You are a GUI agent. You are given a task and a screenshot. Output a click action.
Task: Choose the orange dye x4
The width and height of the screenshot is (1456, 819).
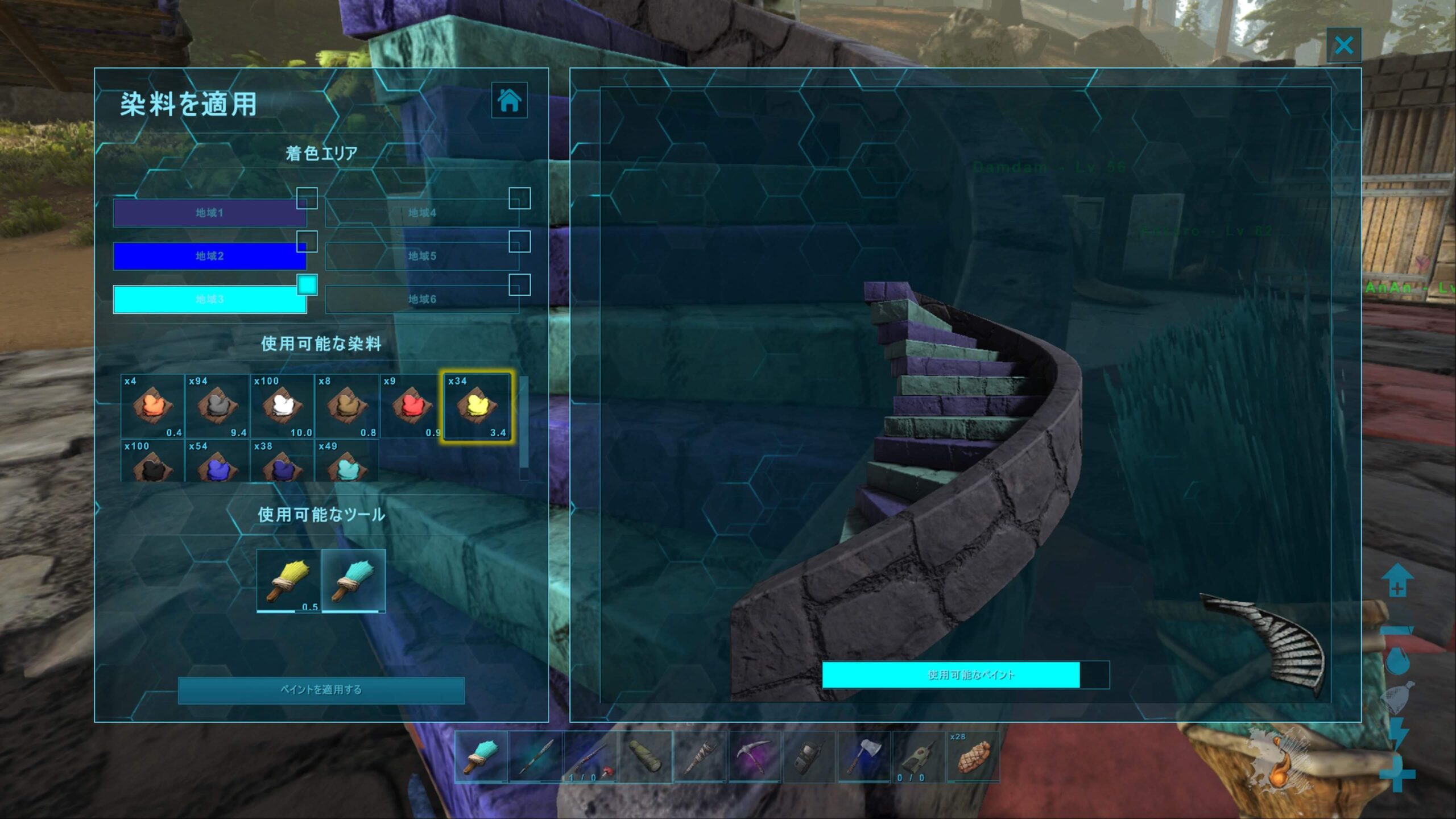tap(152, 406)
